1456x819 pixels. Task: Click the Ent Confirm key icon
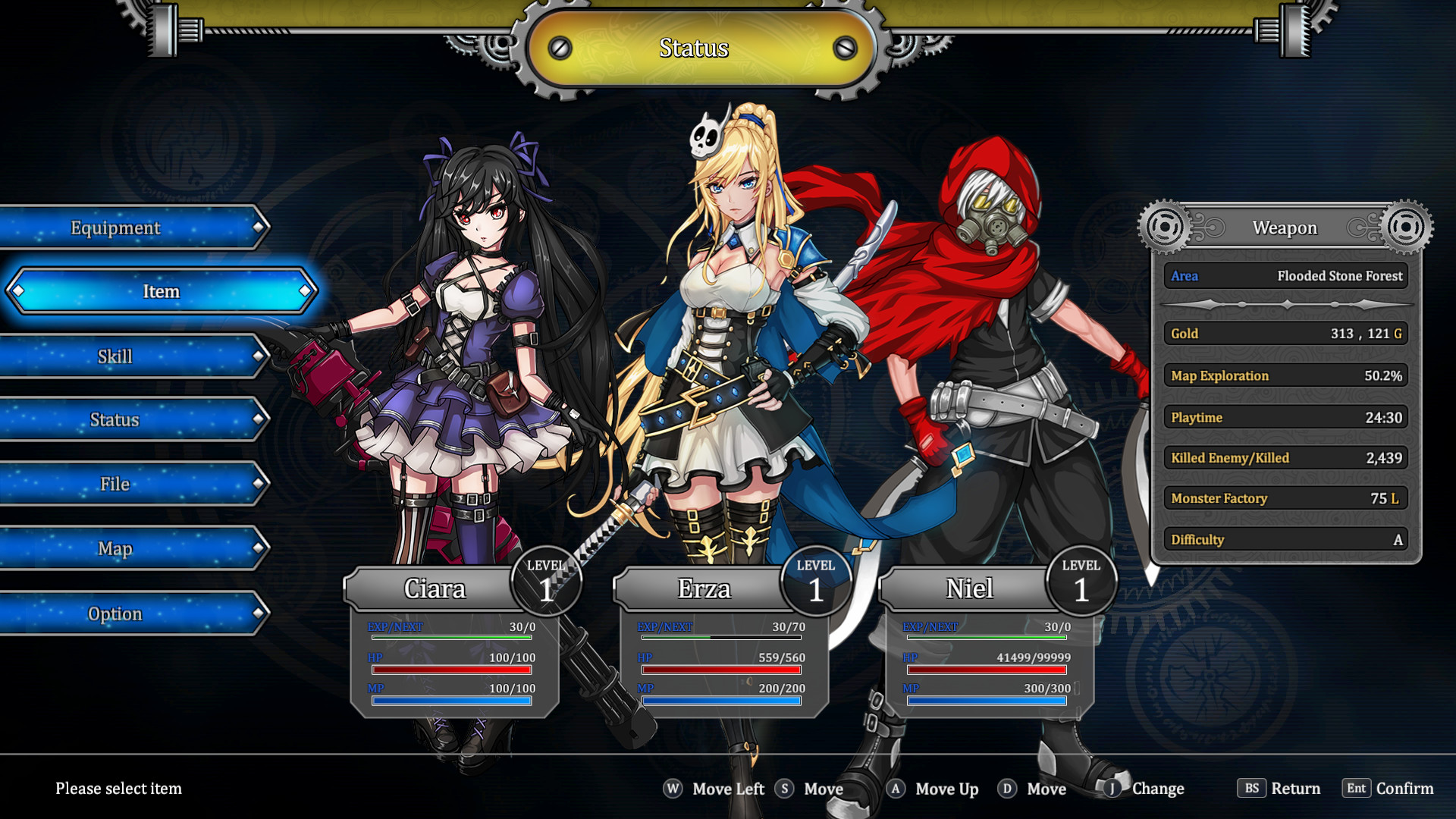point(1357,789)
